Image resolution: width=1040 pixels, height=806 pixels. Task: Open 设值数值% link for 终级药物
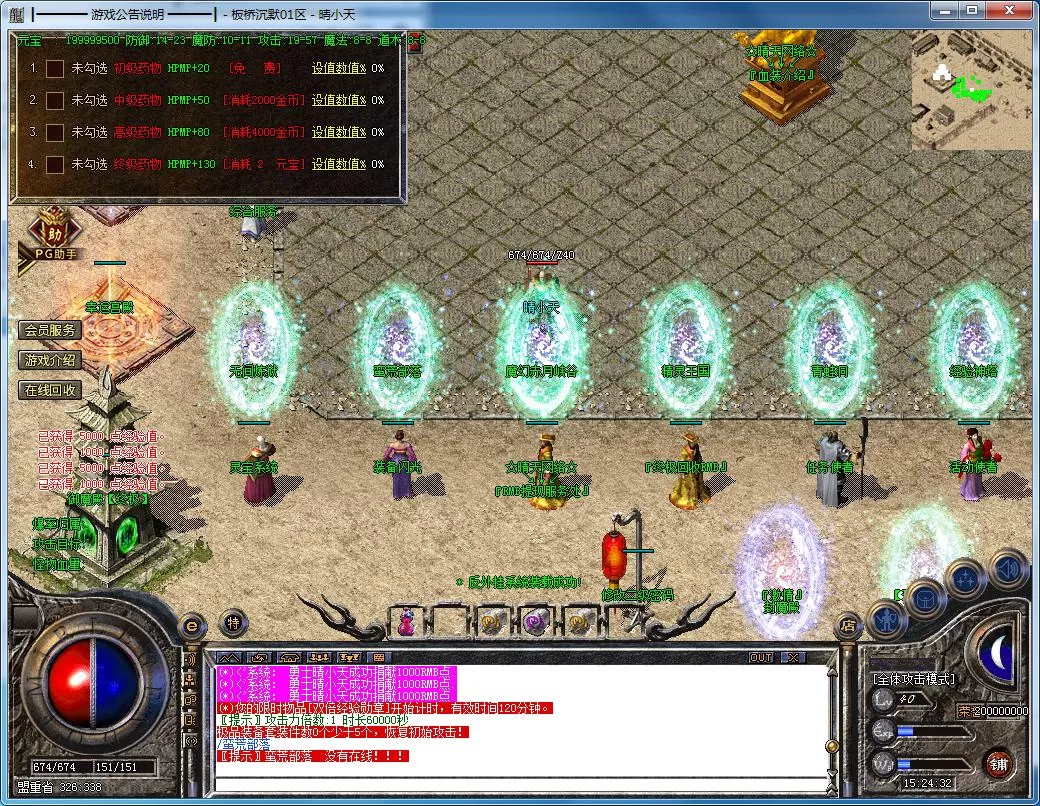(x=338, y=164)
